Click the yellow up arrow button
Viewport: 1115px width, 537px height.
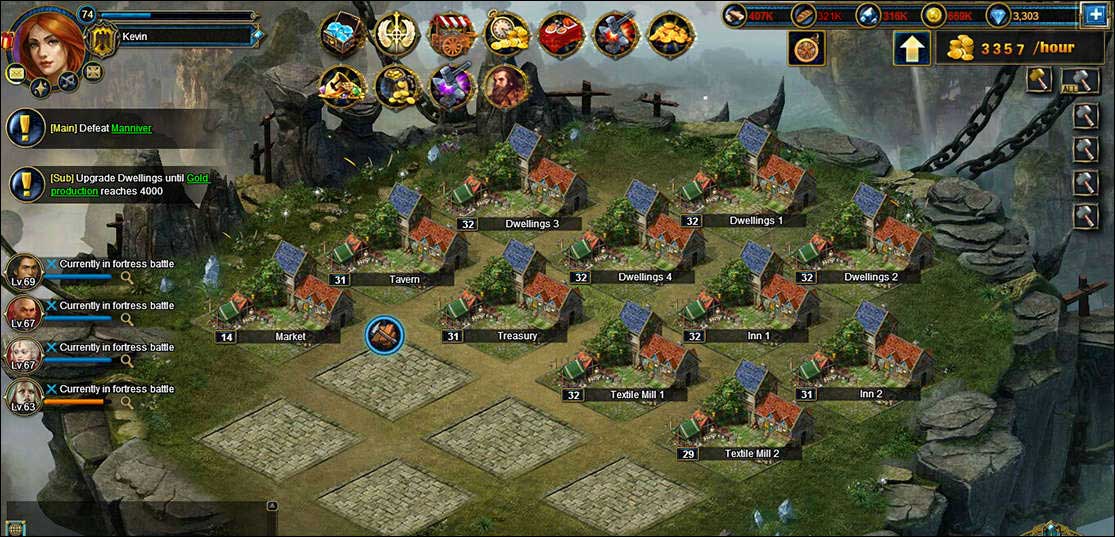(x=912, y=48)
